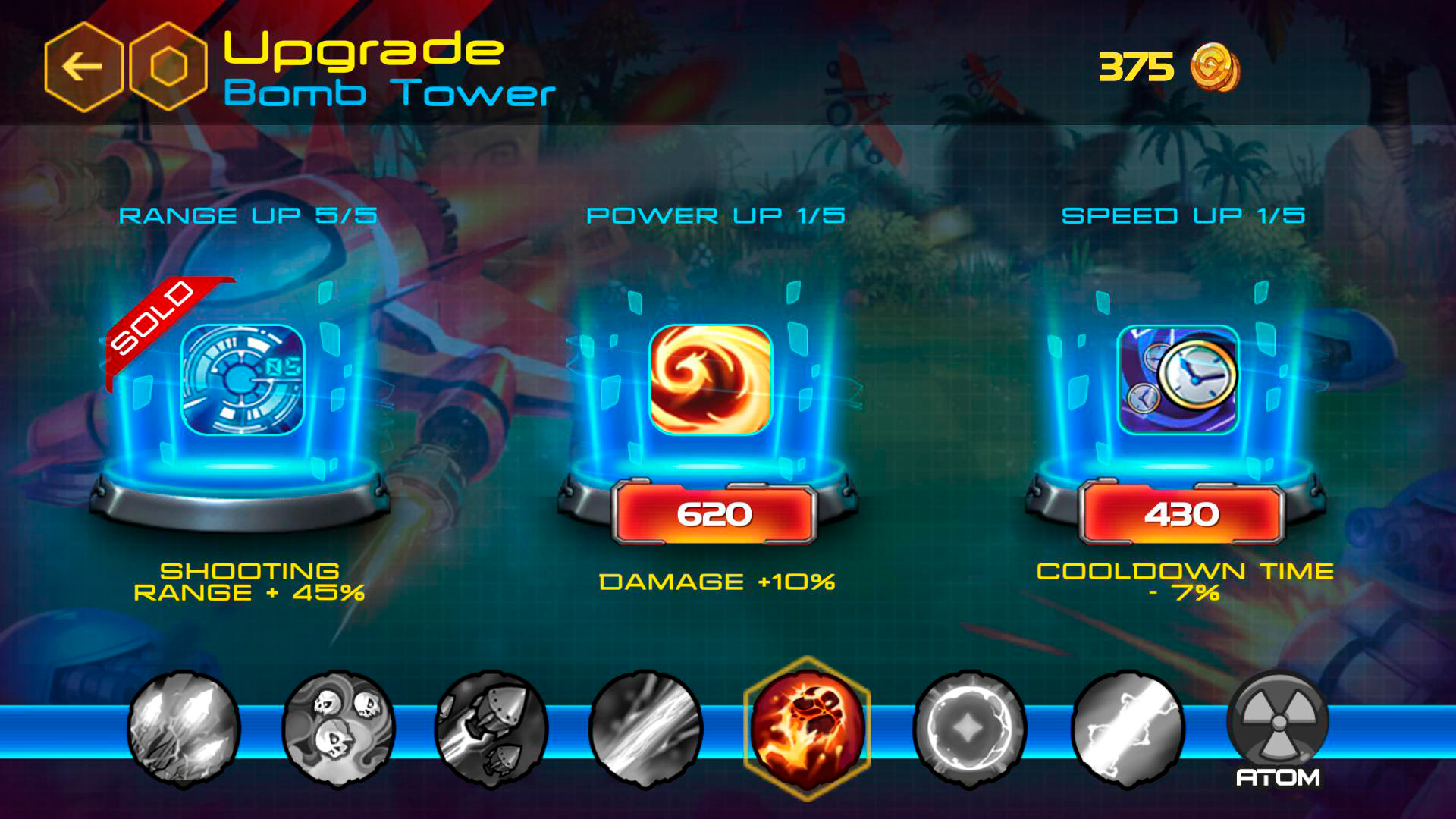
Task: Select the currently highlighted fire bomb tower icon
Action: 808,728
